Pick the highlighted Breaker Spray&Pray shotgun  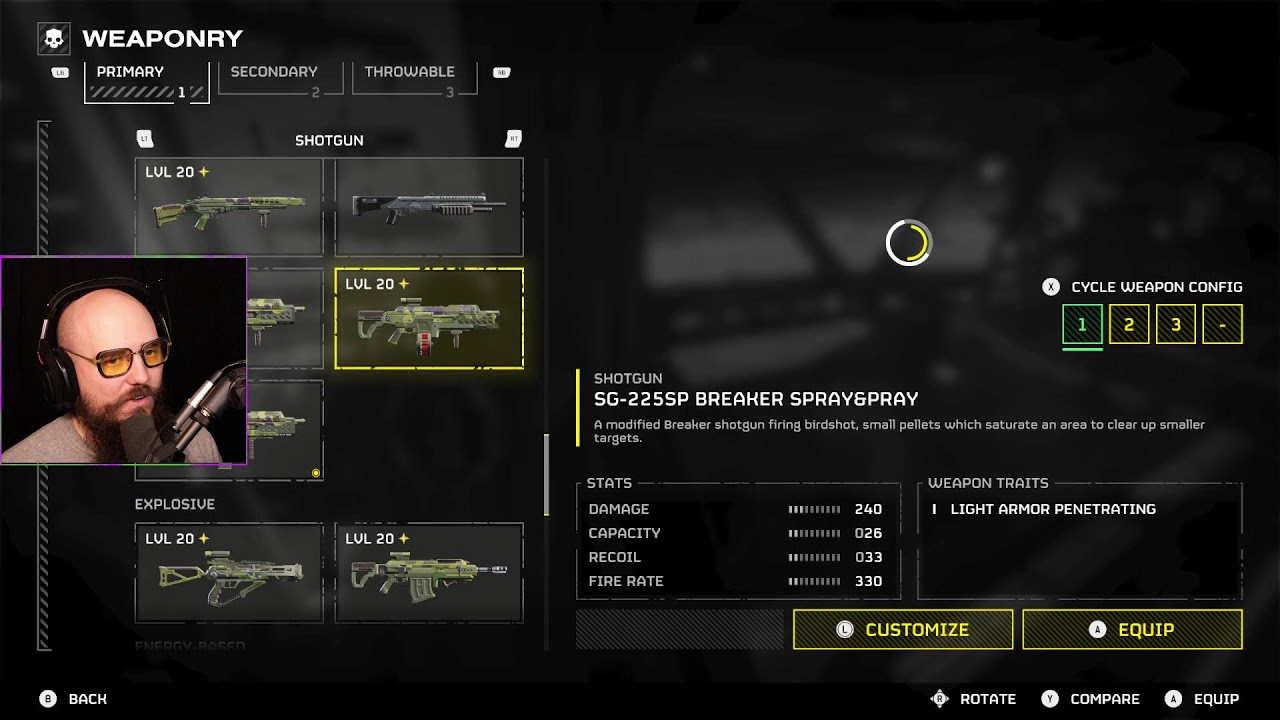pyautogui.click(x=429, y=319)
